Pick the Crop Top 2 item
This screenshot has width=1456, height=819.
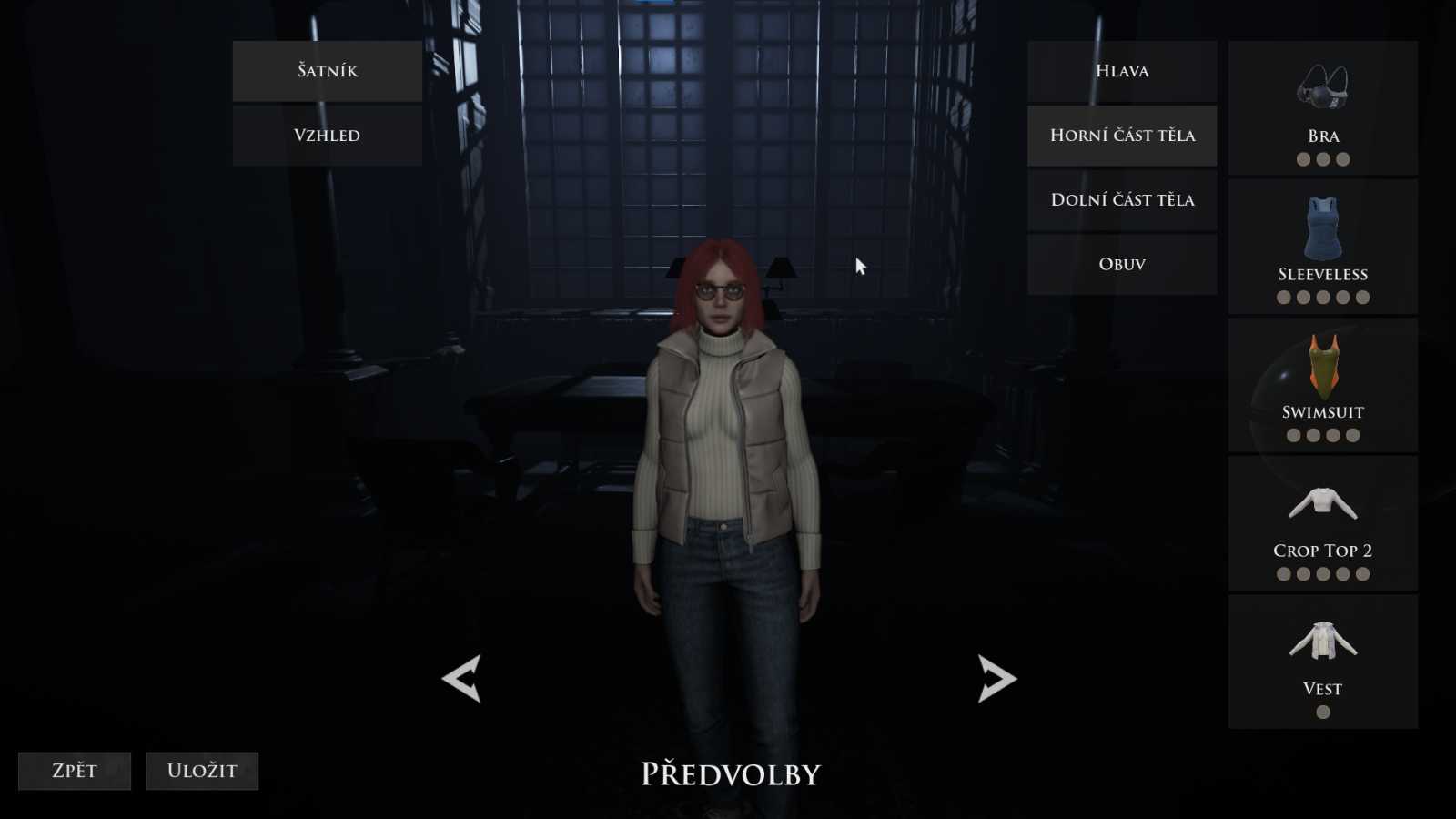(1322, 523)
